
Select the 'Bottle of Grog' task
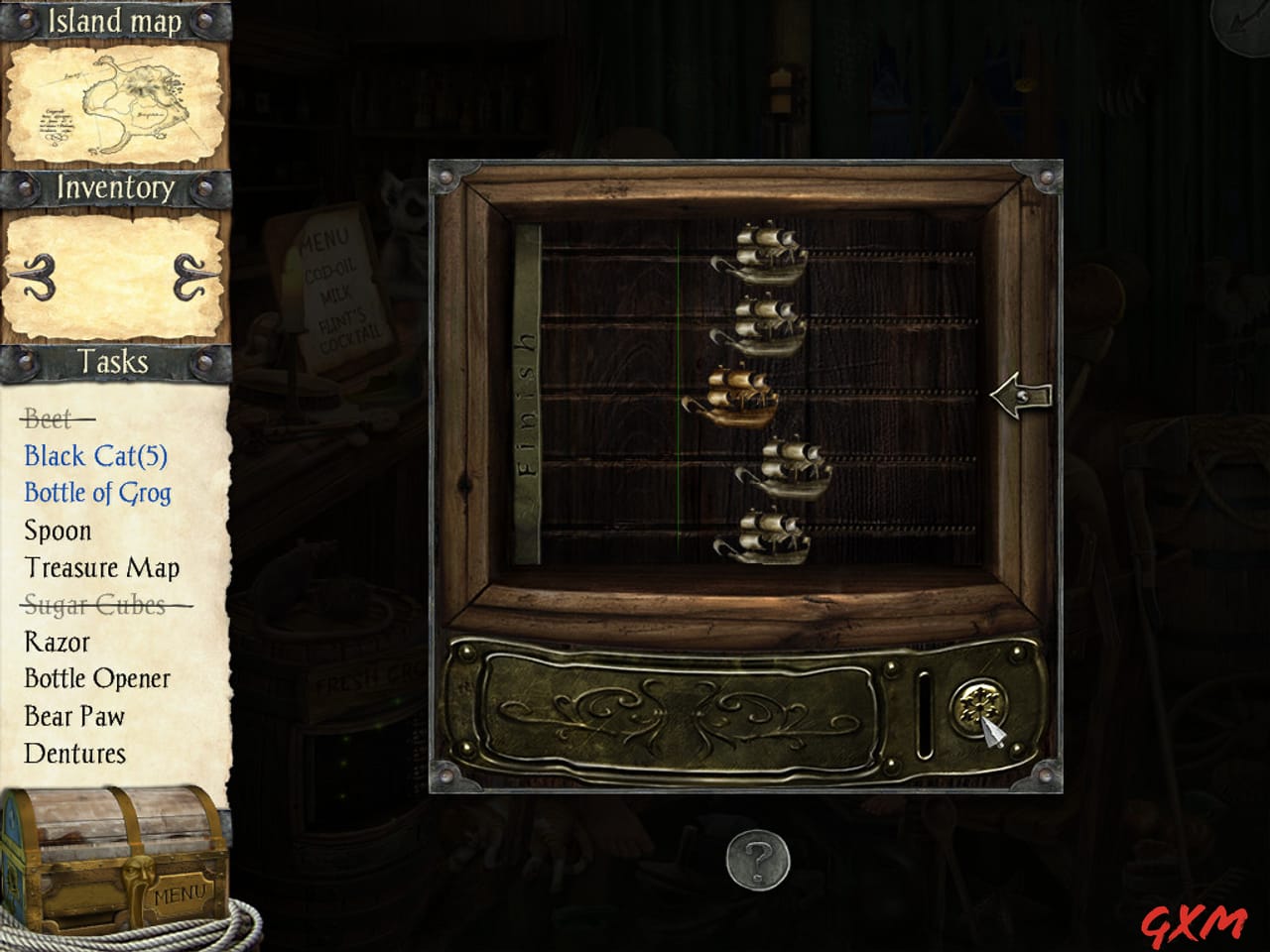pyautogui.click(x=96, y=493)
